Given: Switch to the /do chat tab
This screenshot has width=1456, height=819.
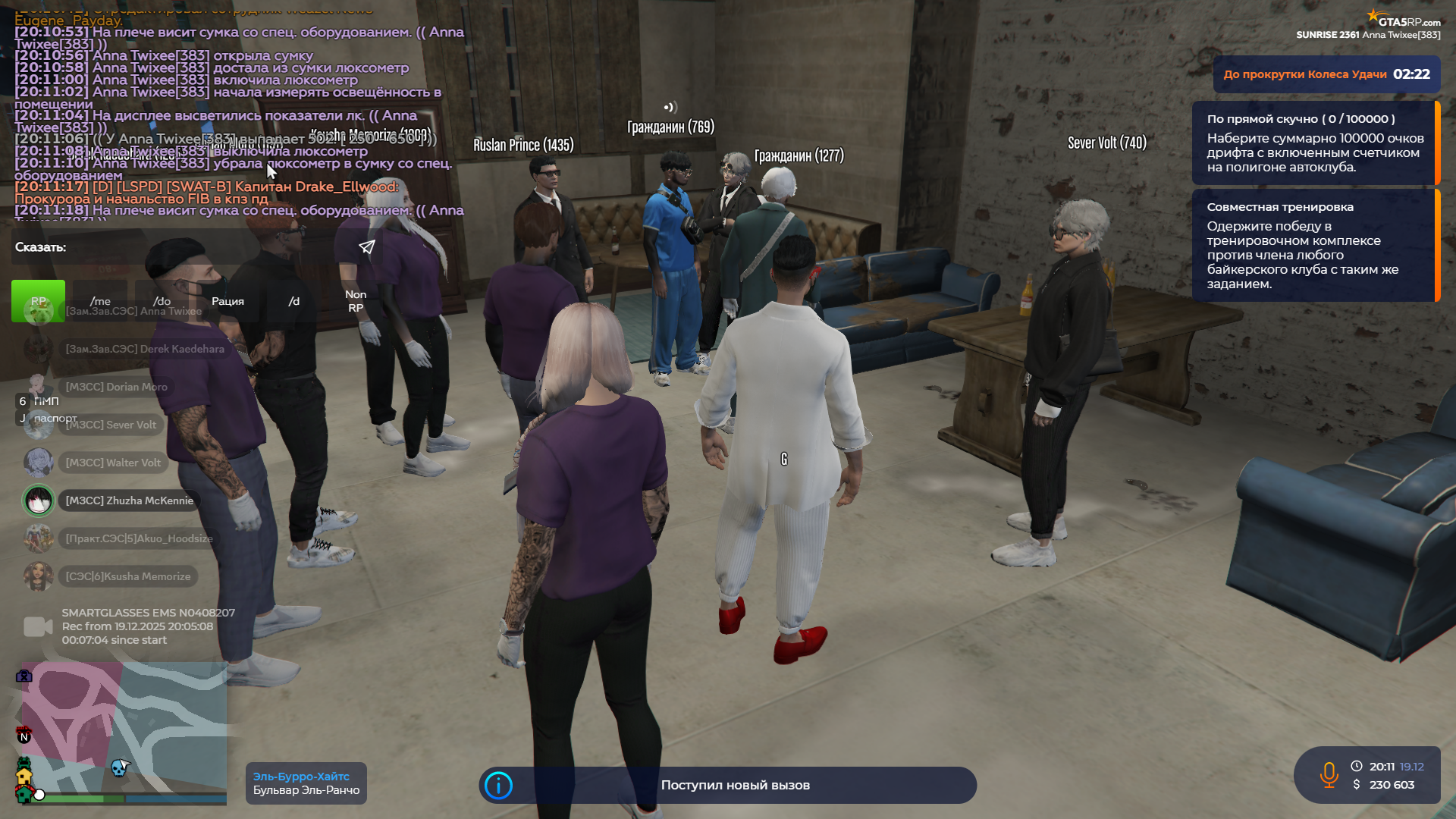Looking at the screenshot, I should (x=162, y=301).
